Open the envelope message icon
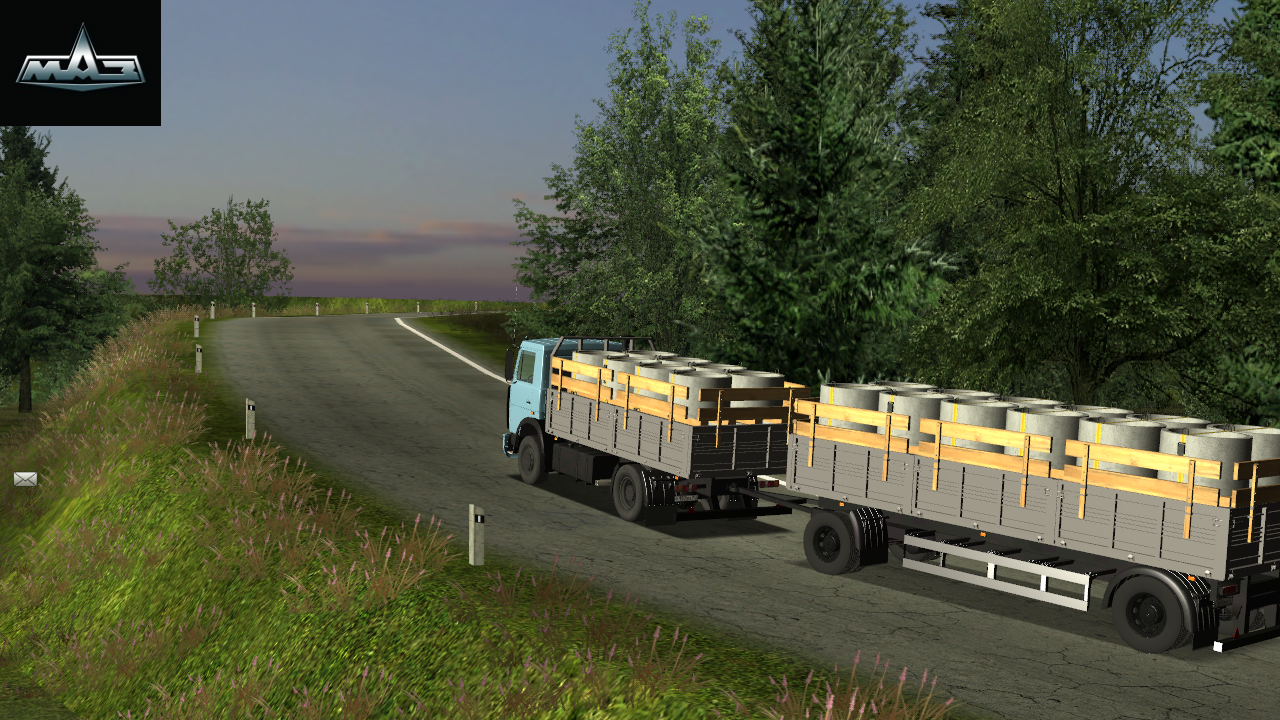 [25, 479]
